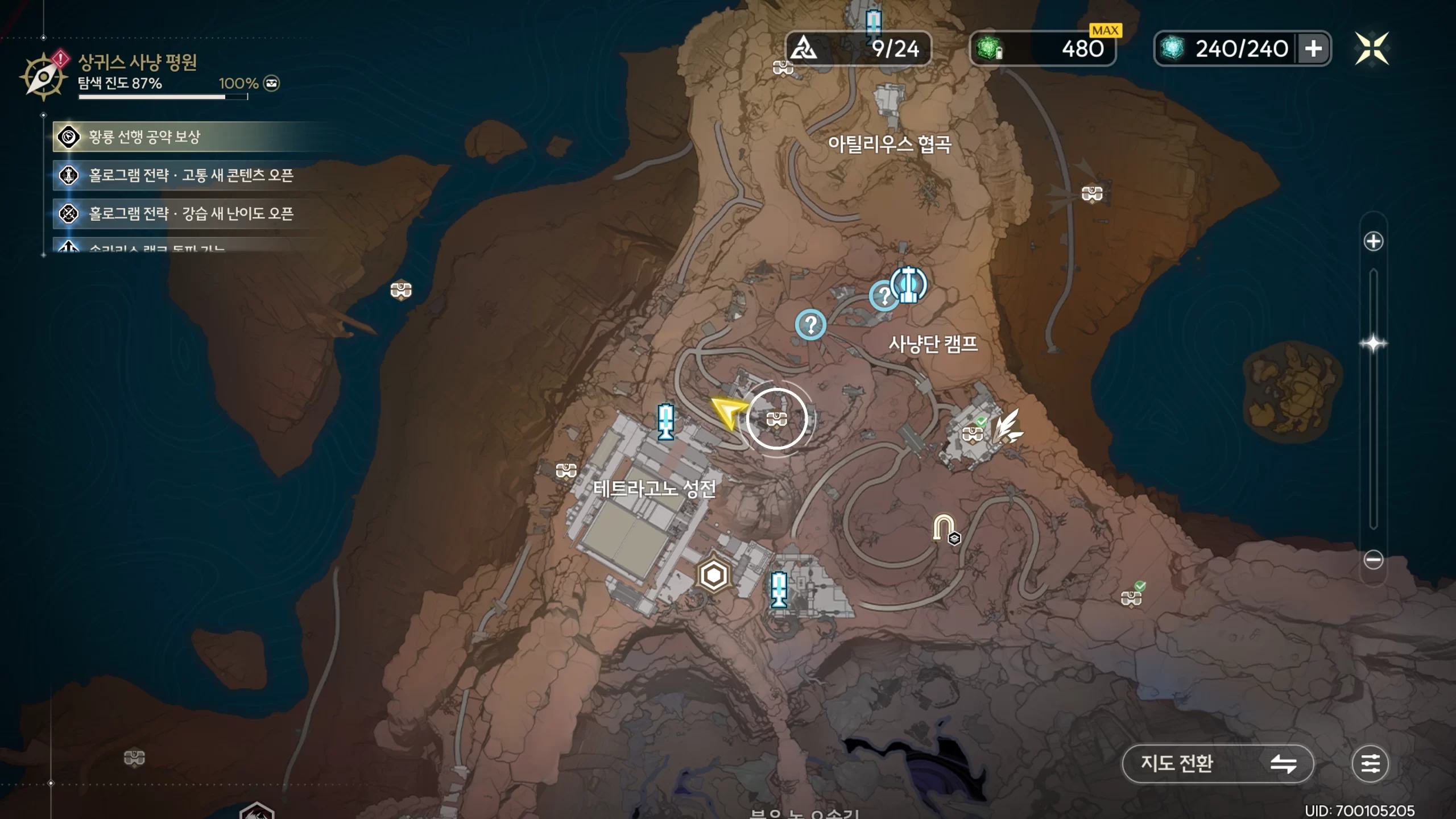Close the map with the X button
The image size is (1456, 819).
click(x=1371, y=49)
